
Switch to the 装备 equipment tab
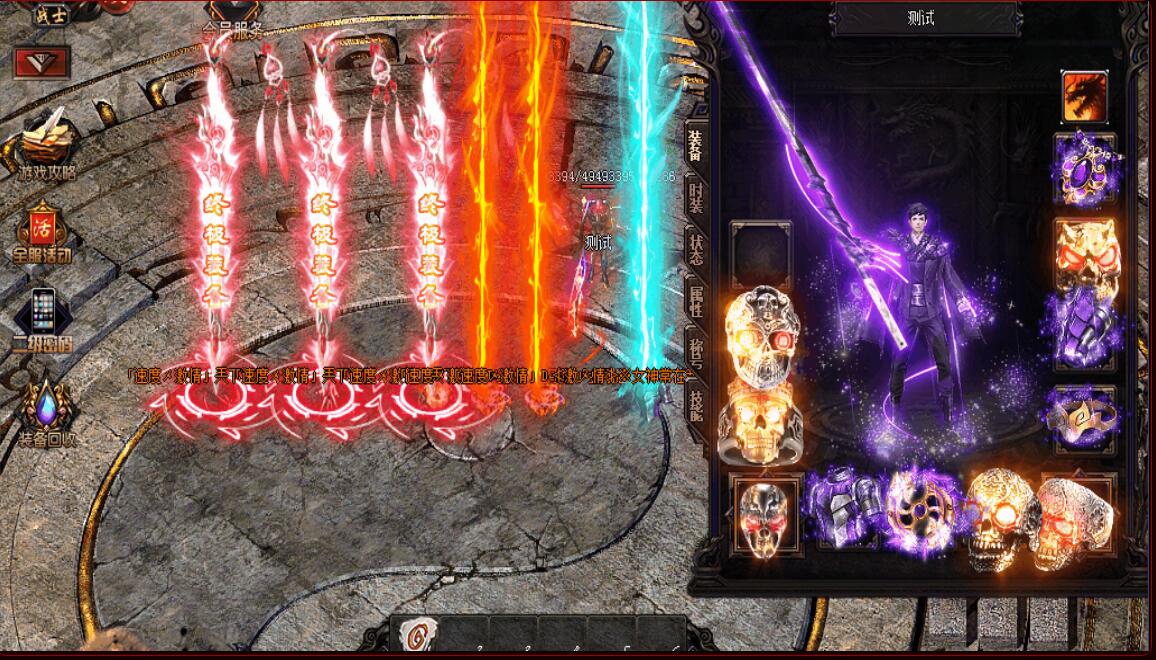point(695,146)
